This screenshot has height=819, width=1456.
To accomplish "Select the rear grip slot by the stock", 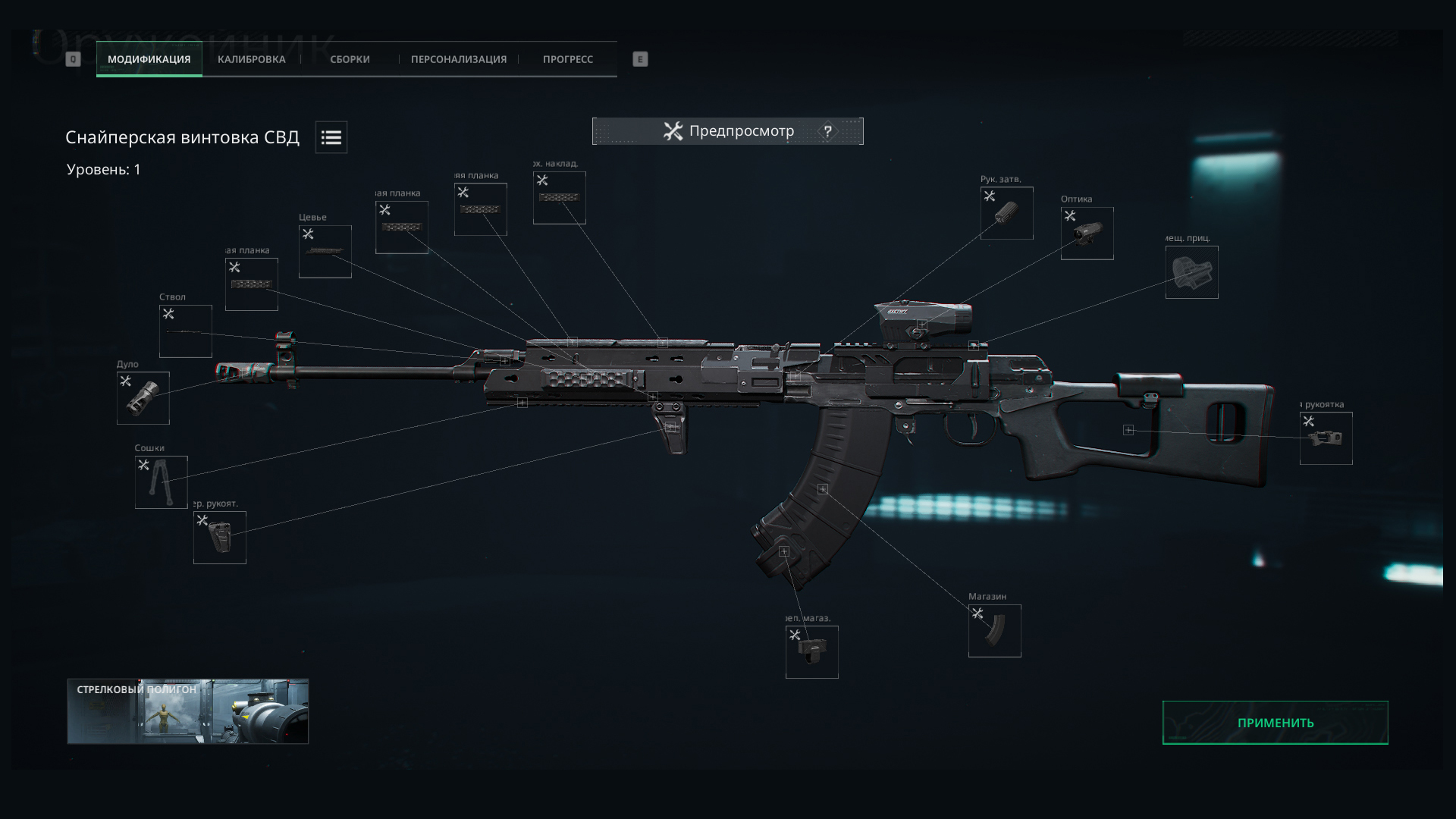I will 1326,438.
